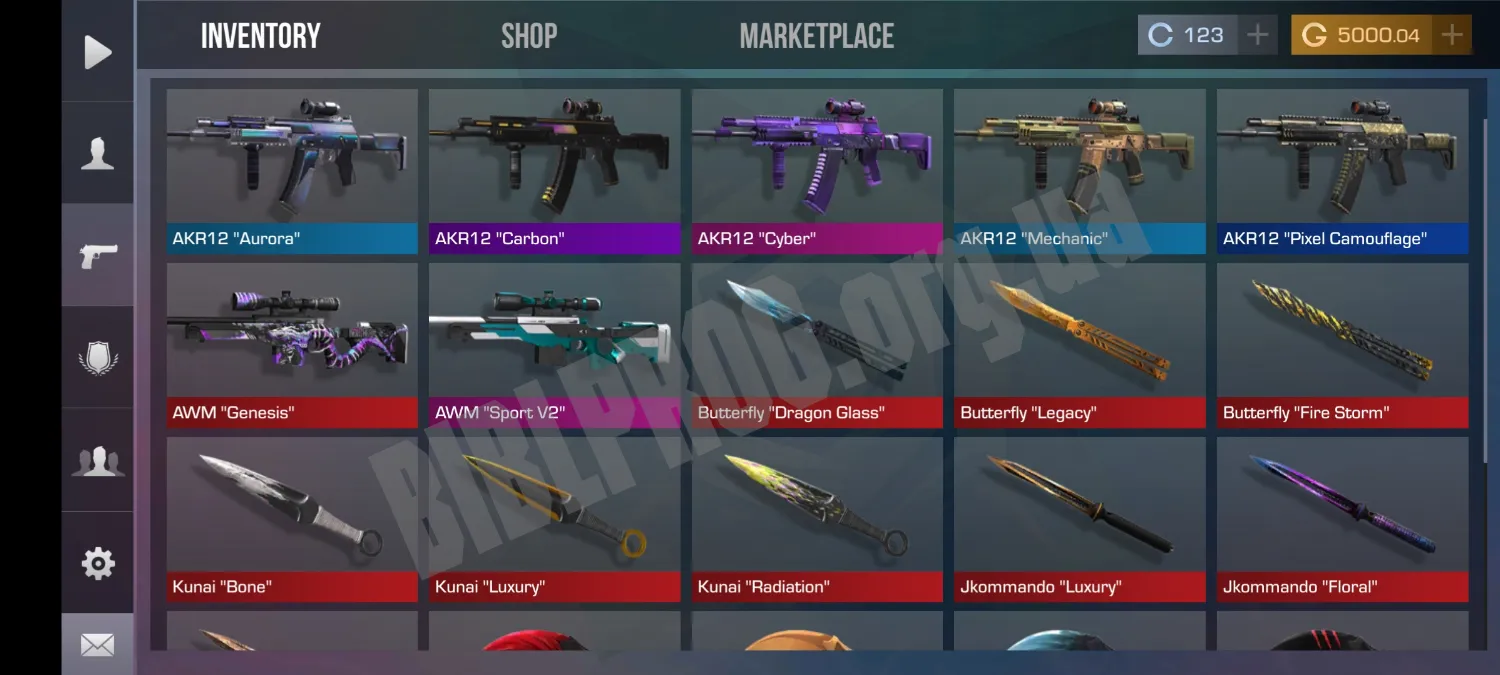Open the player profile sidebar icon
This screenshot has width=1500, height=675.
tap(97, 154)
